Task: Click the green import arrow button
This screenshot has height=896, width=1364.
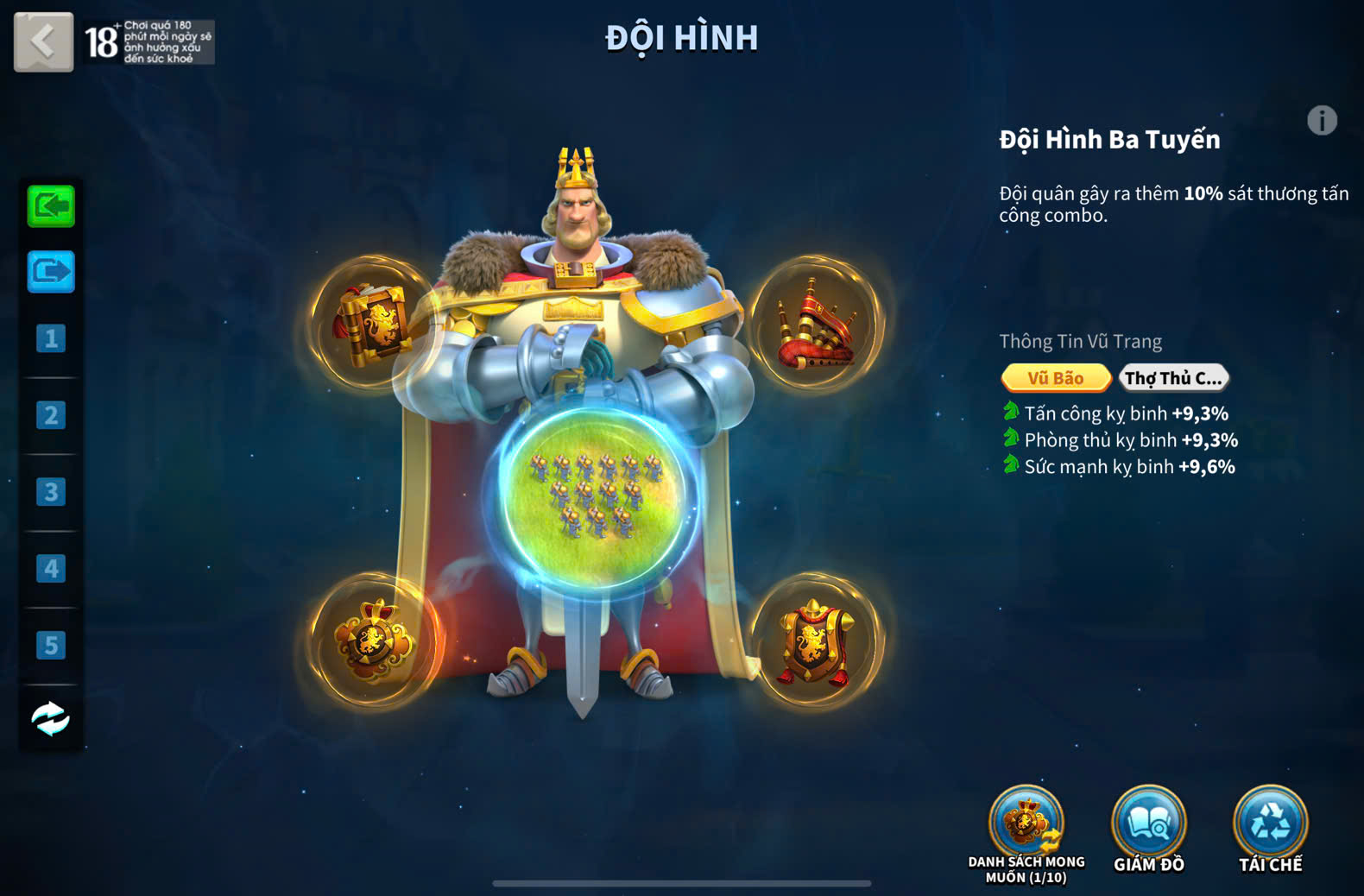Action: click(51, 206)
